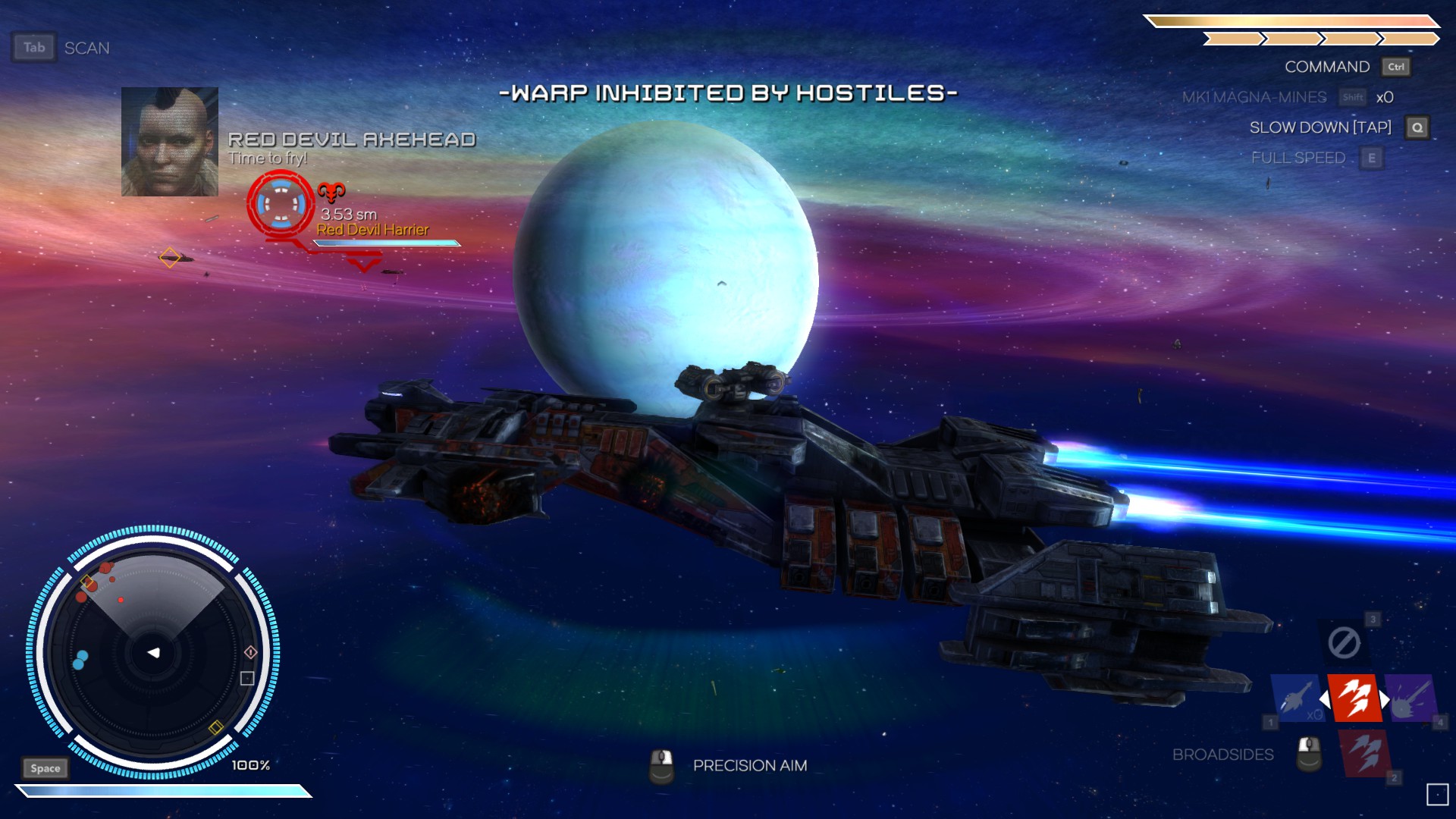Engage Full Speed
Viewport: 1456px width, 819px height.
click(1298, 158)
